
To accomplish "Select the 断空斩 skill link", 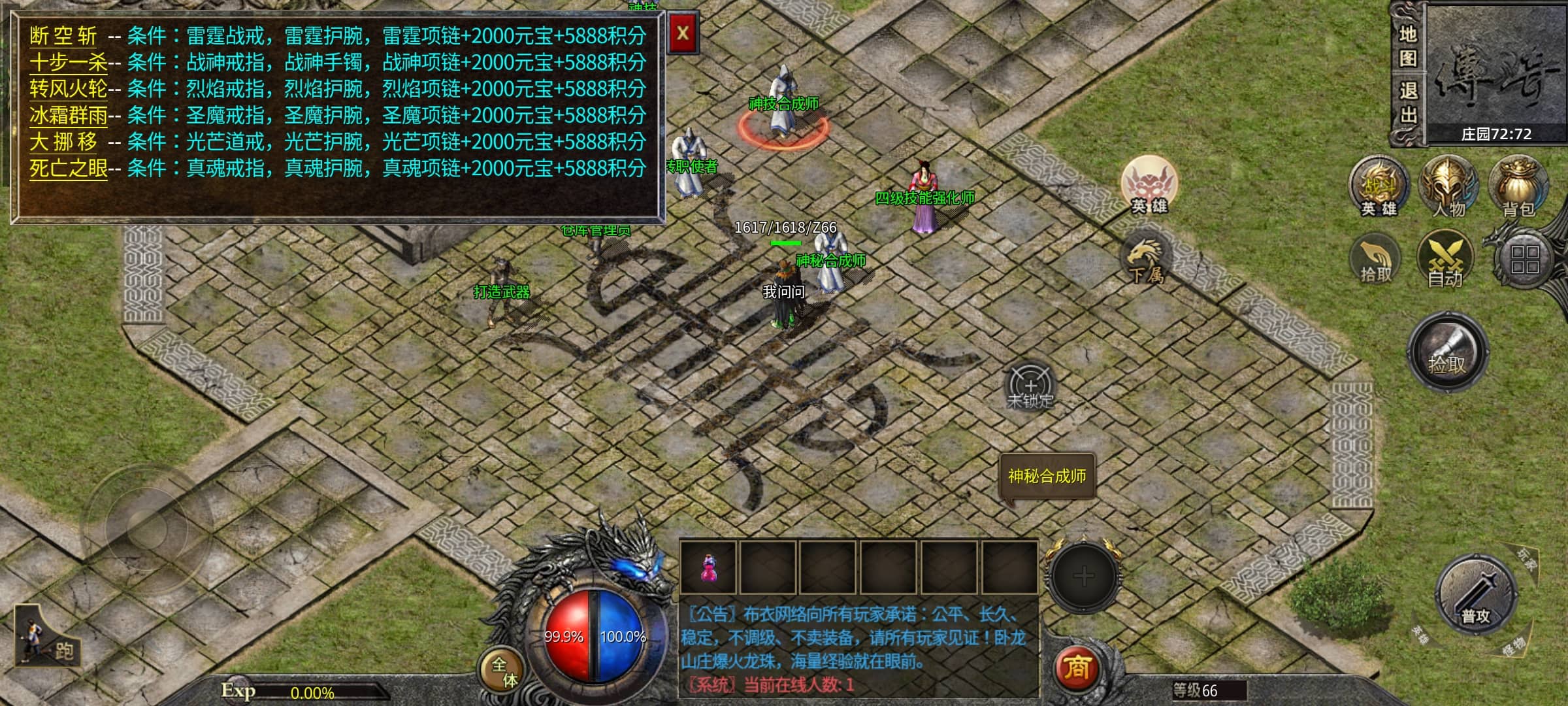I will pyautogui.click(x=63, y=37).
